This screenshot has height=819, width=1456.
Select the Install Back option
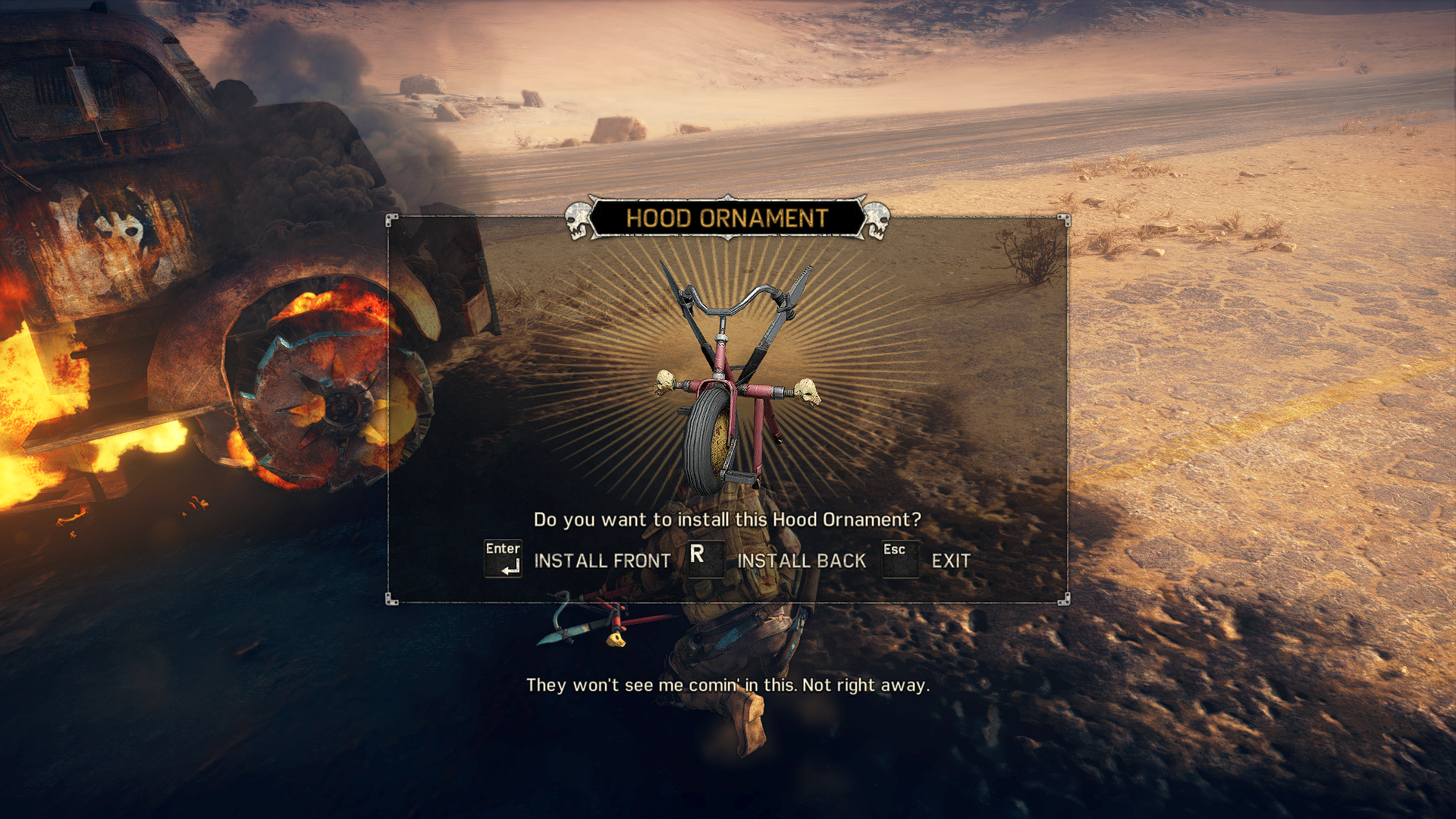801,561
